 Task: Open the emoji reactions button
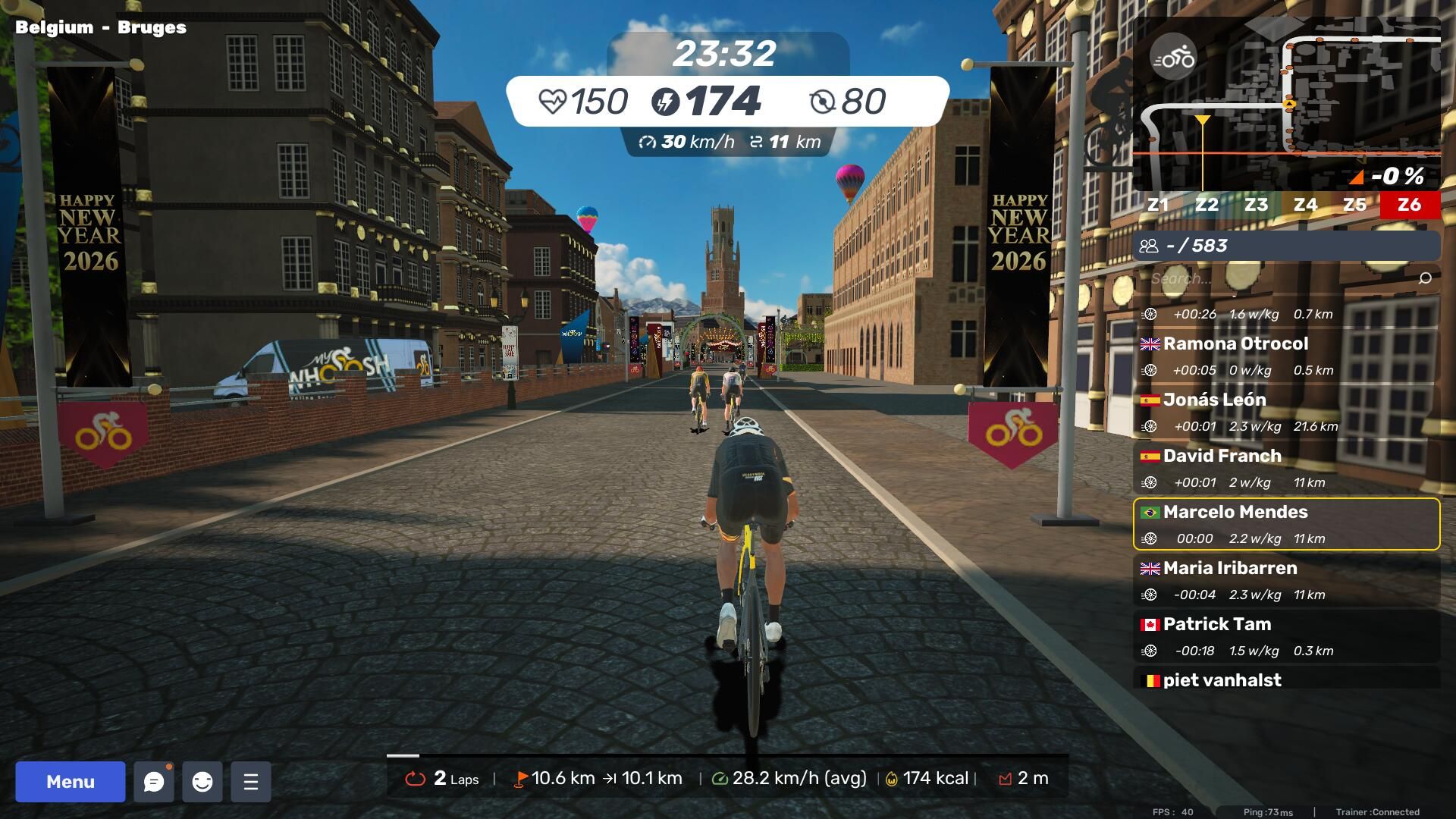coord(202,782)
